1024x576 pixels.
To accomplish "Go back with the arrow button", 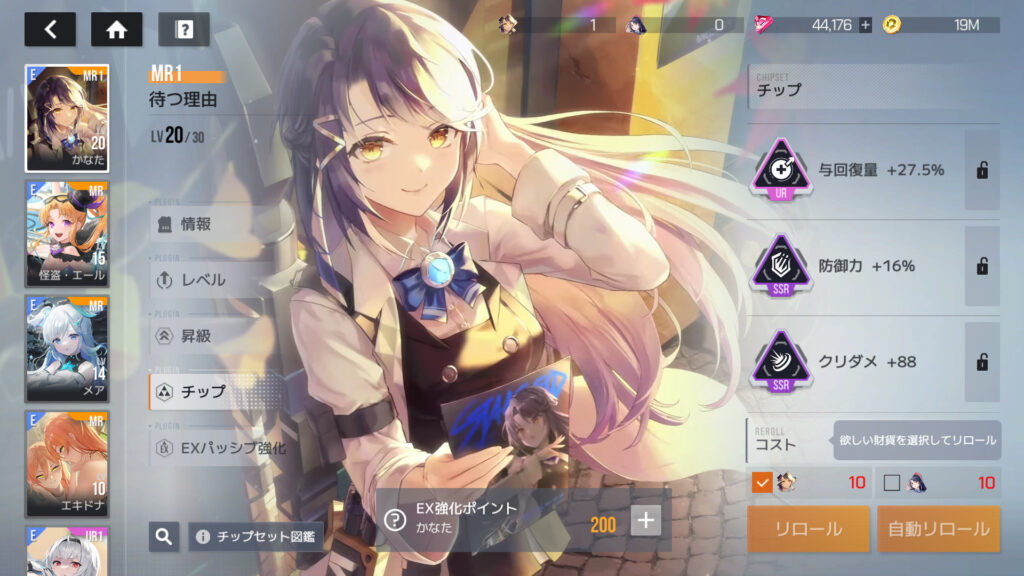I will pyautogui.click(x=50, y=29).
